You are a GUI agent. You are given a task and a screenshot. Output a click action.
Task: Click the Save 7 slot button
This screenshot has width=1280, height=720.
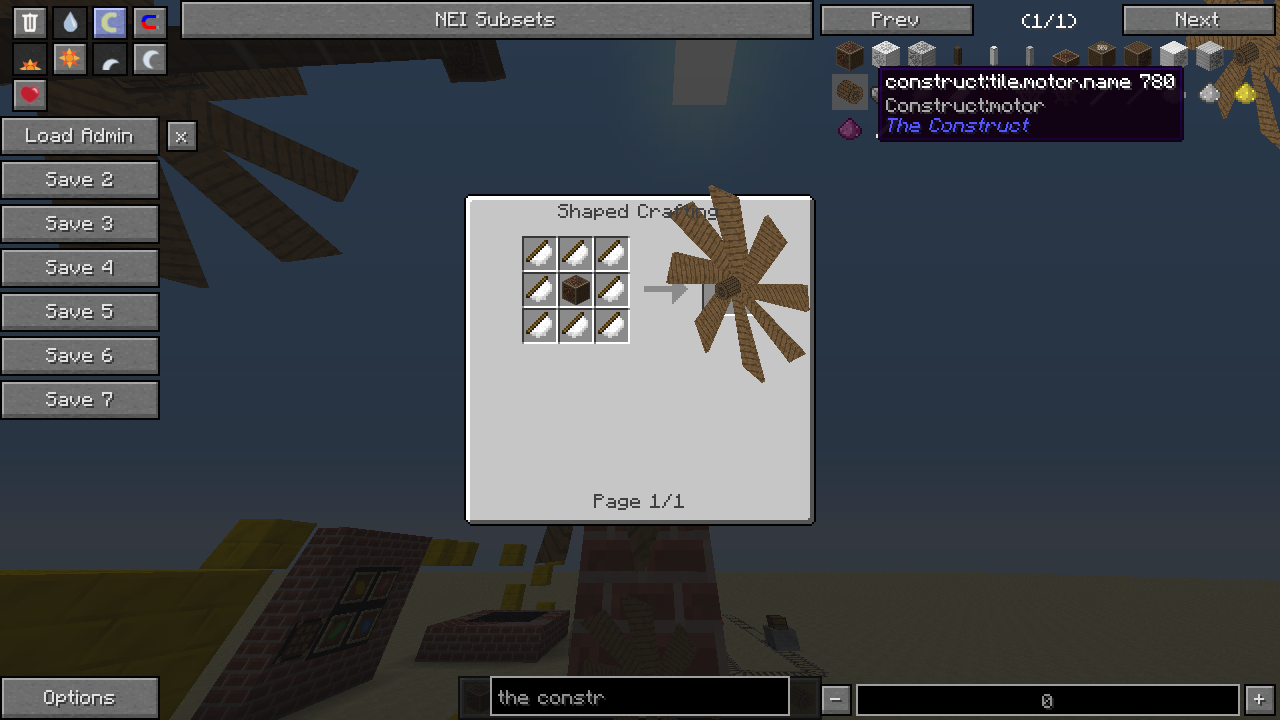[x=80, y=400]
